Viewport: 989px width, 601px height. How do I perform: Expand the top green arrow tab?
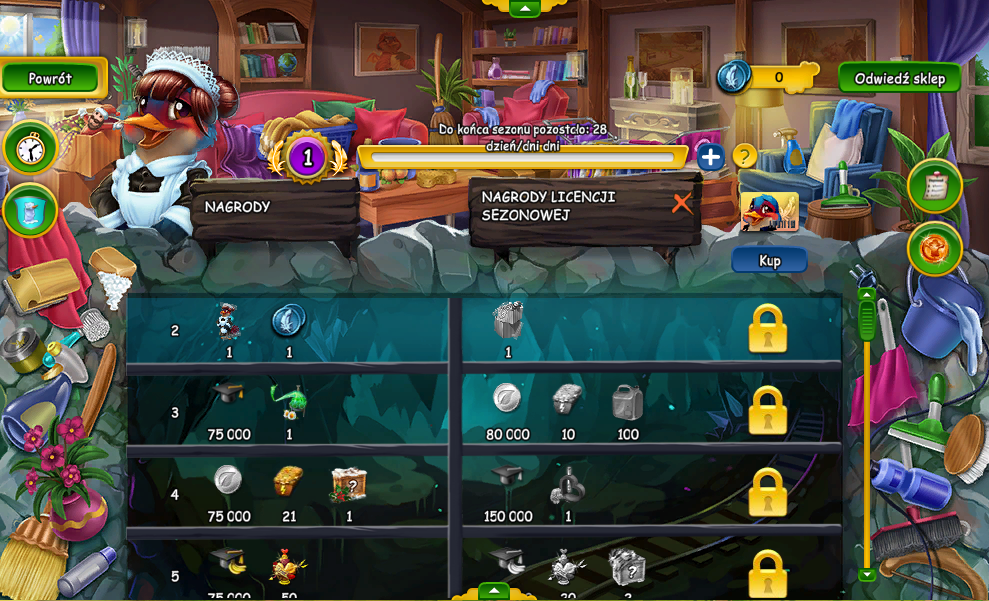point(525,8)
